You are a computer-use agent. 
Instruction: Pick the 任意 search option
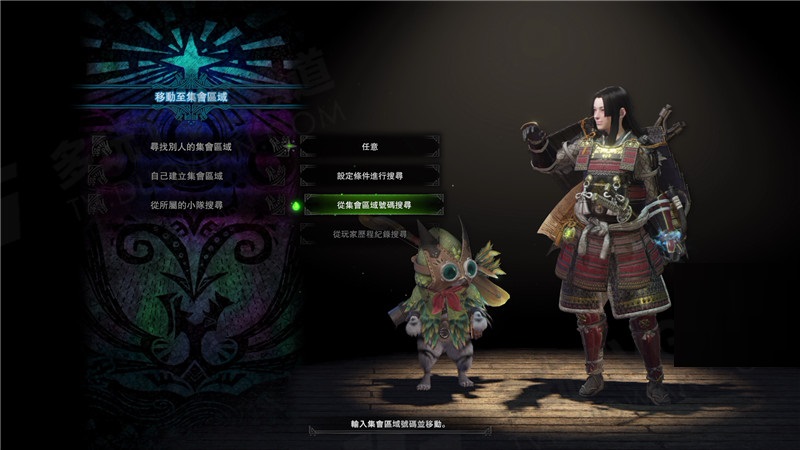point(369,146)
